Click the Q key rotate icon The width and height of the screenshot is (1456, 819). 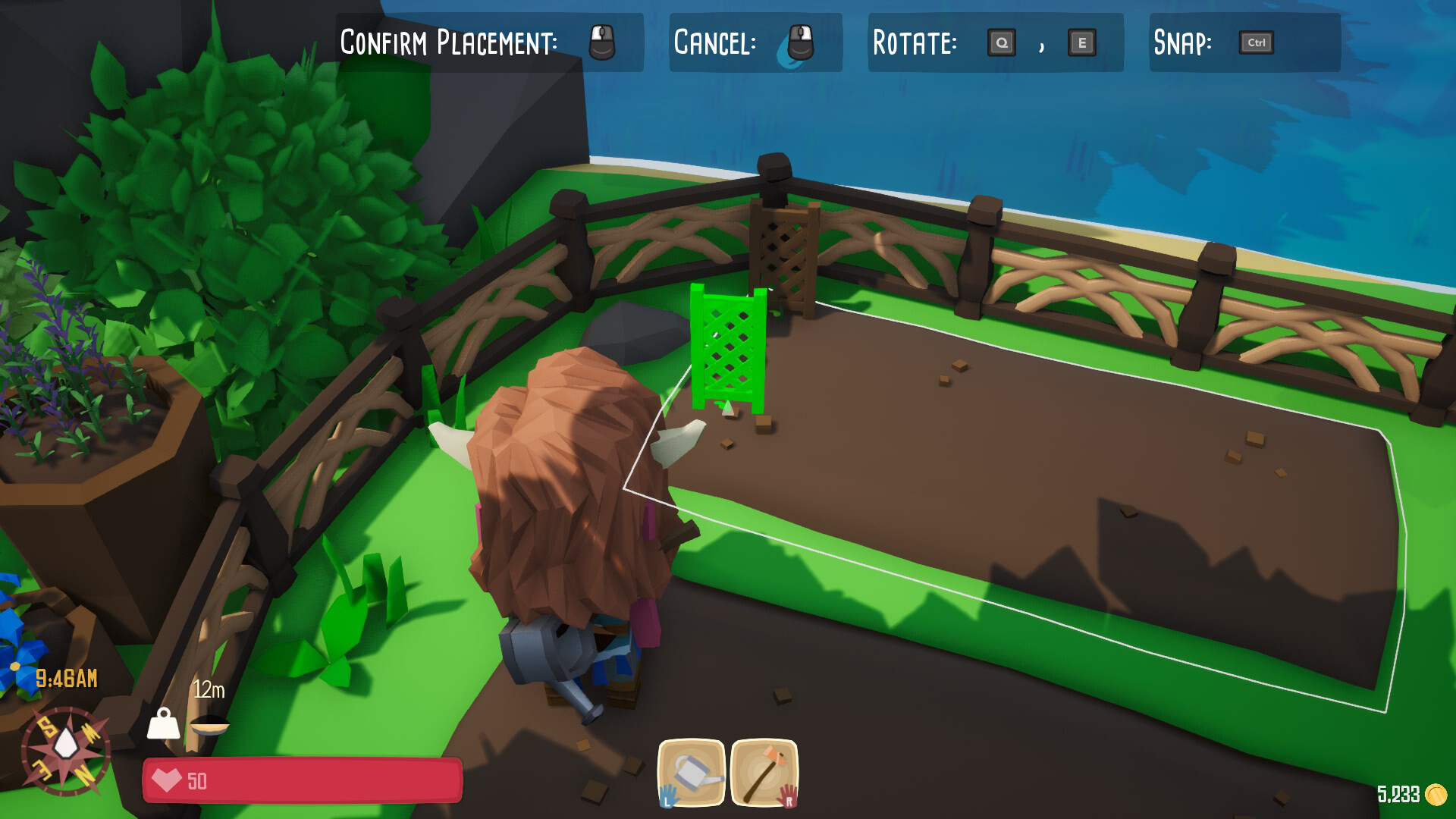1003,43
